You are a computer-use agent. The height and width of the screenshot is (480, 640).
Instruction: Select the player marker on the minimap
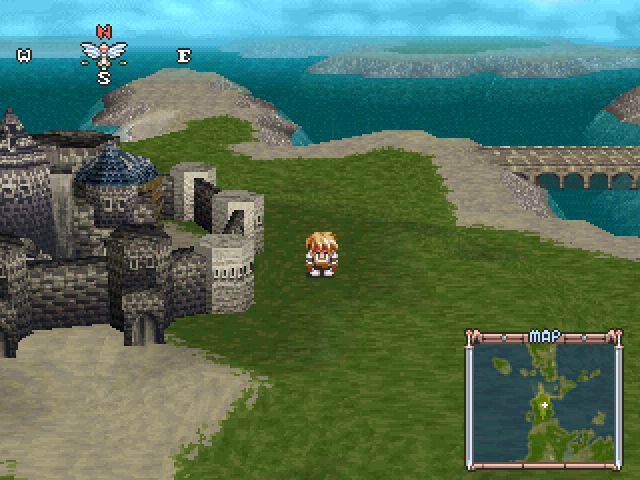(544, 405)
